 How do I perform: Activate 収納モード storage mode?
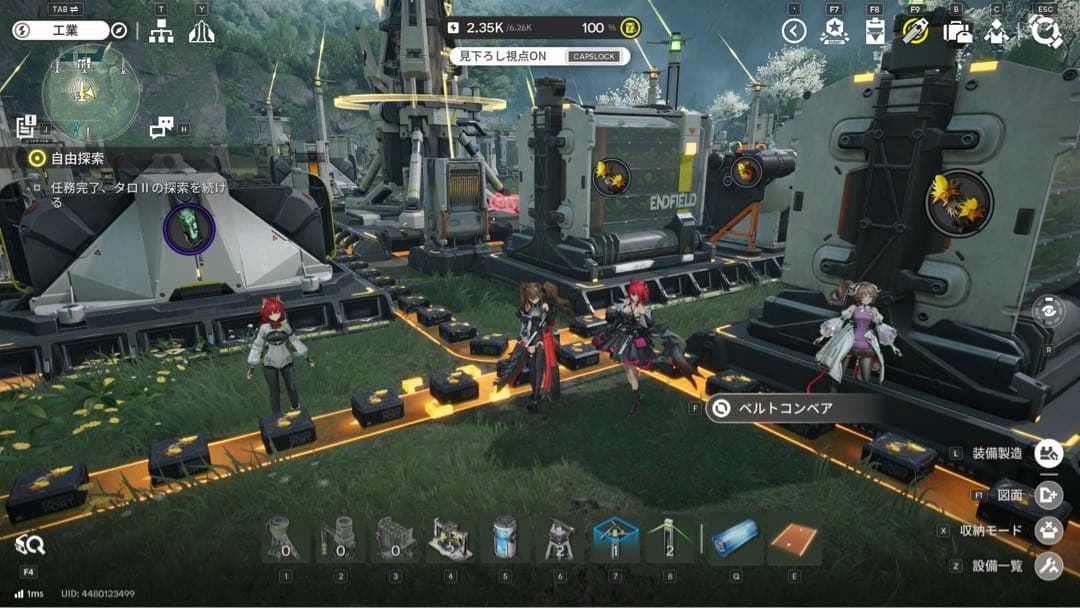[x=1047, y=530]
